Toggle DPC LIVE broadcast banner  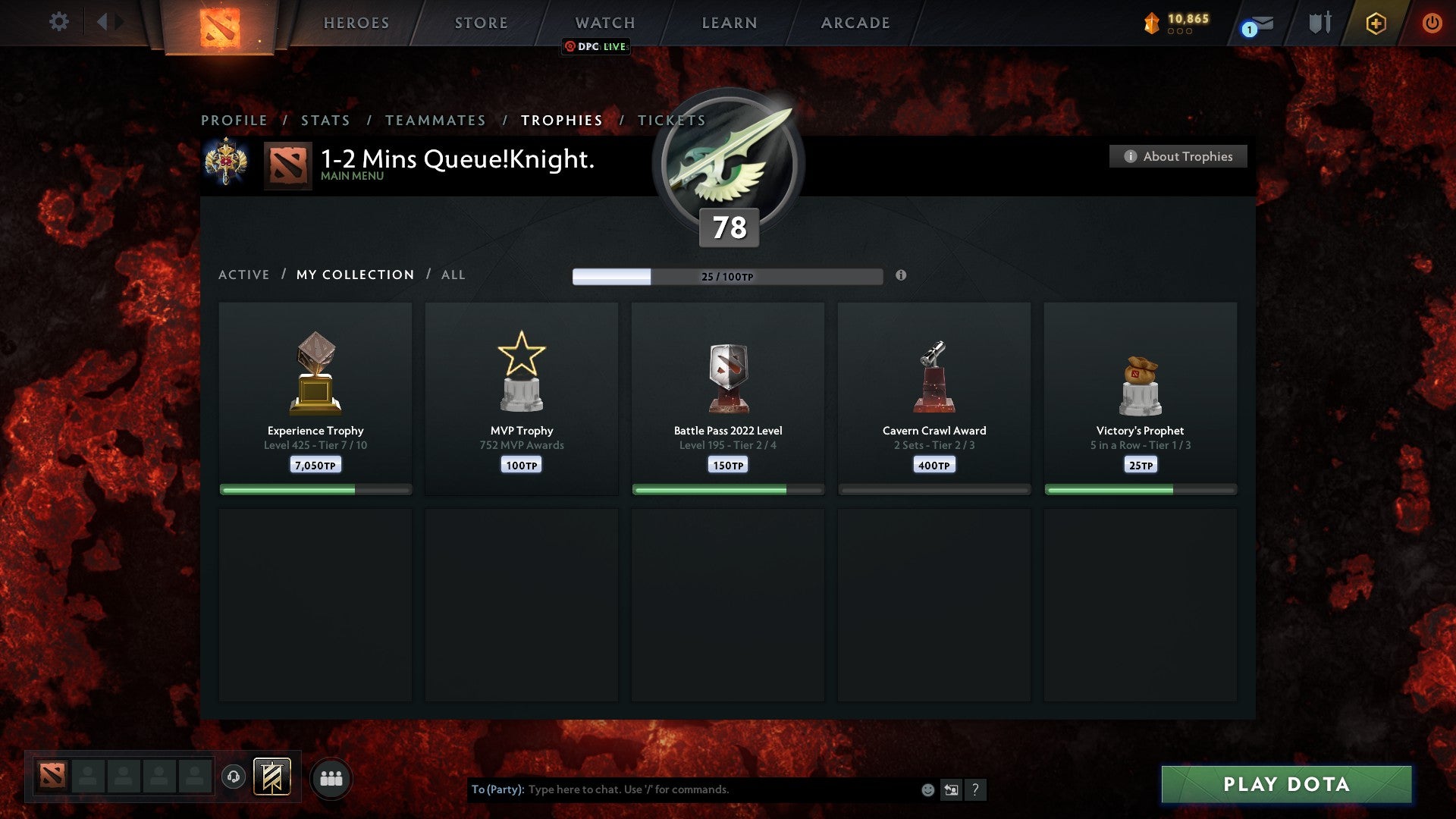tap(596, 47)
